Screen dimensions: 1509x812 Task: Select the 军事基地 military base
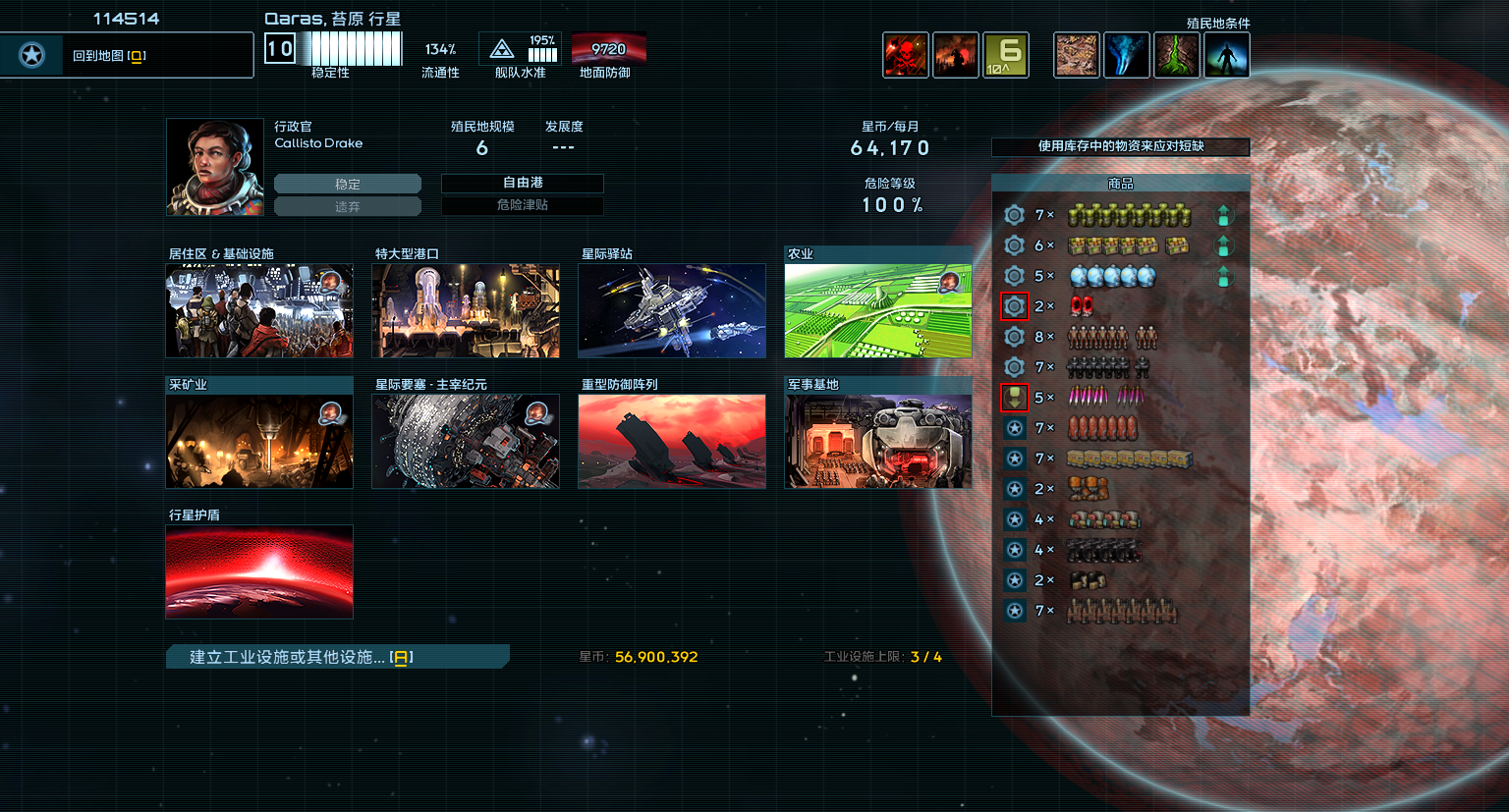[x=878, y=441]
